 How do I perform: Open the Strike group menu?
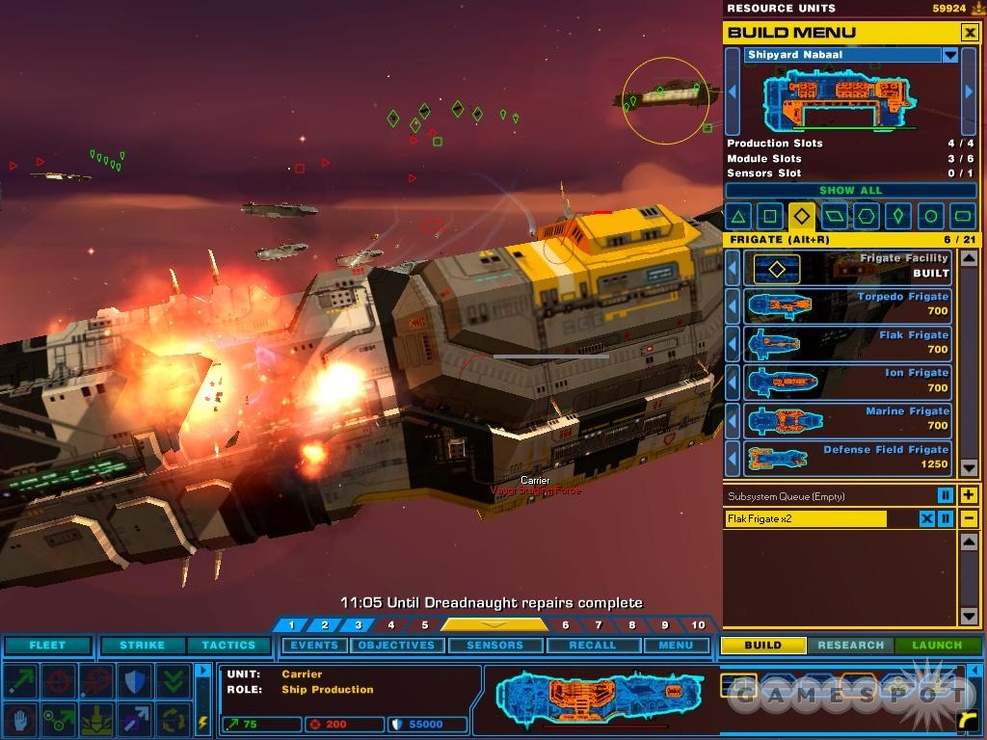pyautogui.click(x=142, y=645)
